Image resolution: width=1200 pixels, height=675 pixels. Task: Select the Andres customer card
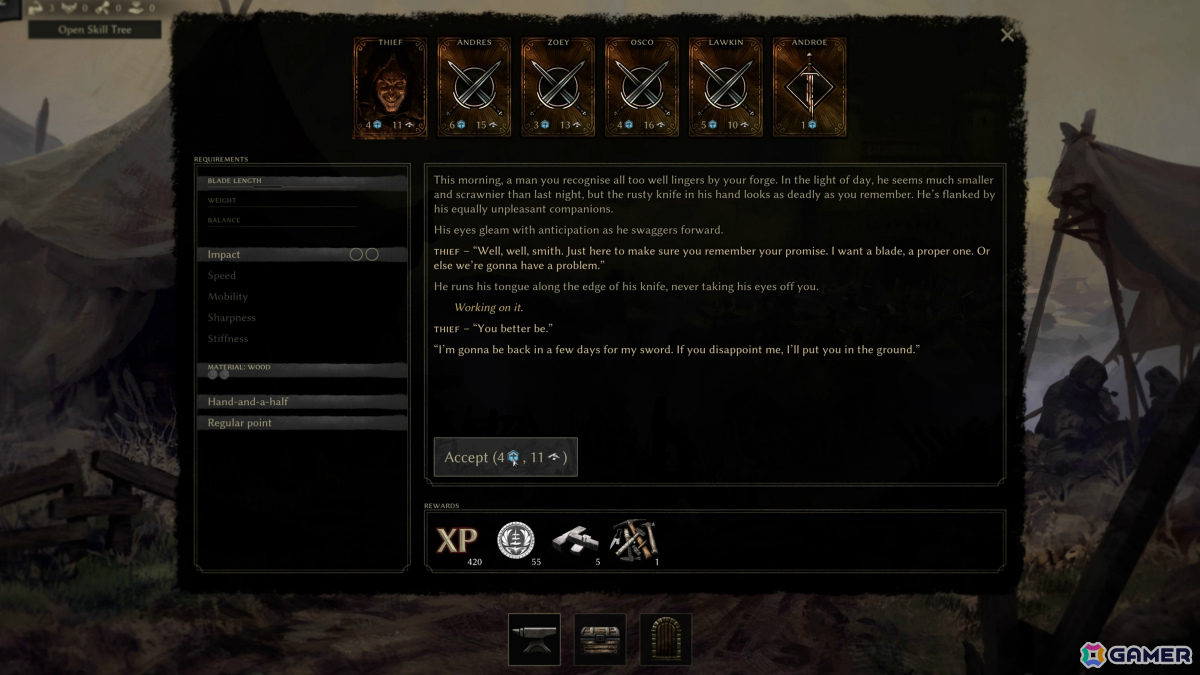[x=474, y=88]
